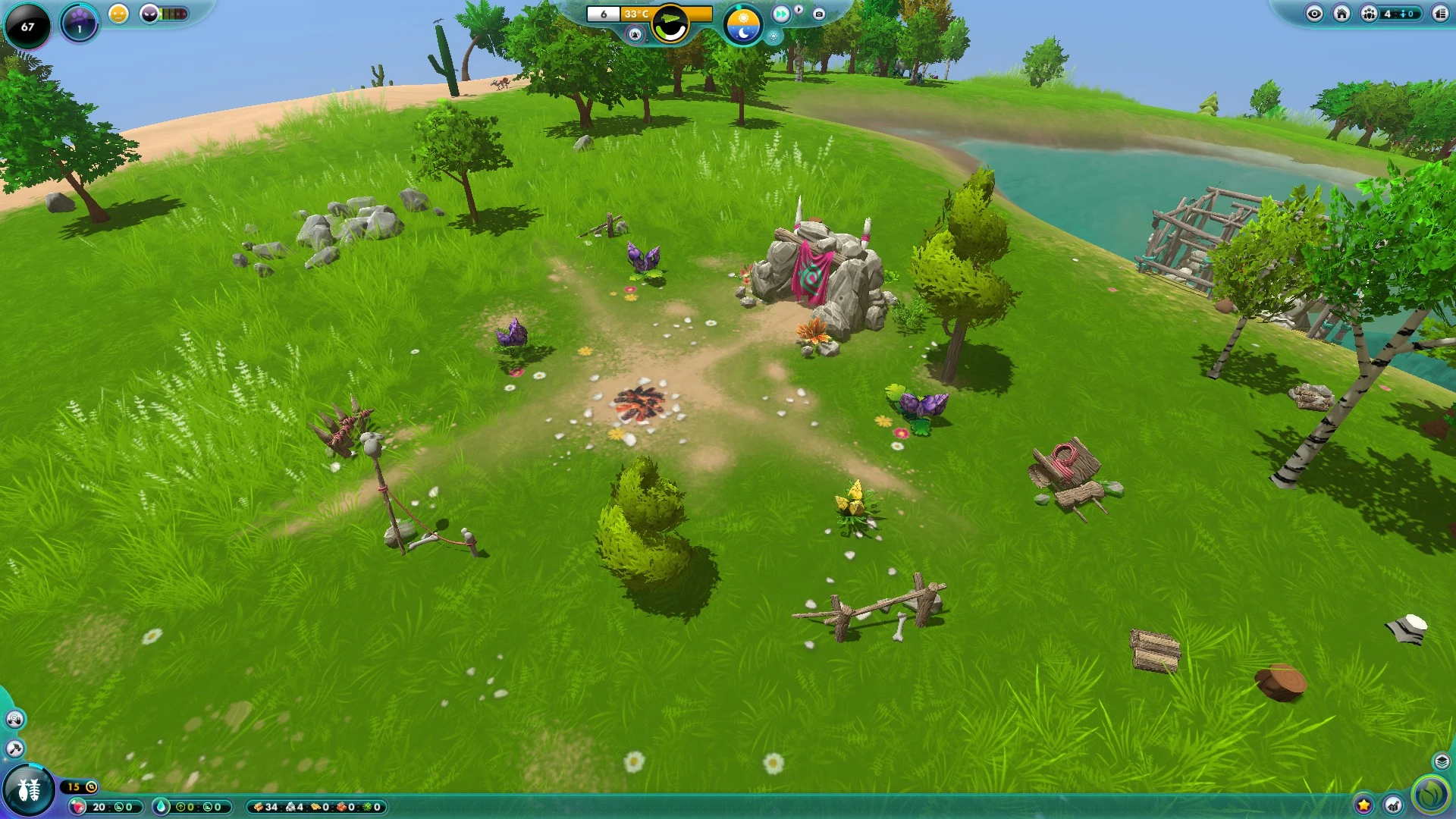
Task: Click the small play speed button
Action: point(799,10)
